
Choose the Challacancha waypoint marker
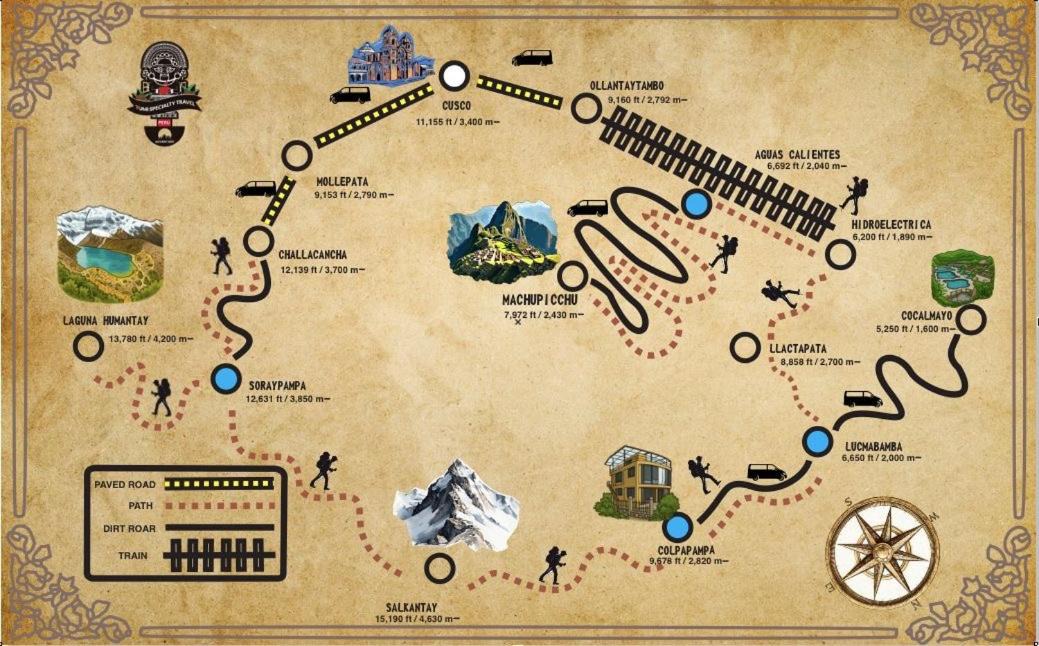[x=258, y=241]
